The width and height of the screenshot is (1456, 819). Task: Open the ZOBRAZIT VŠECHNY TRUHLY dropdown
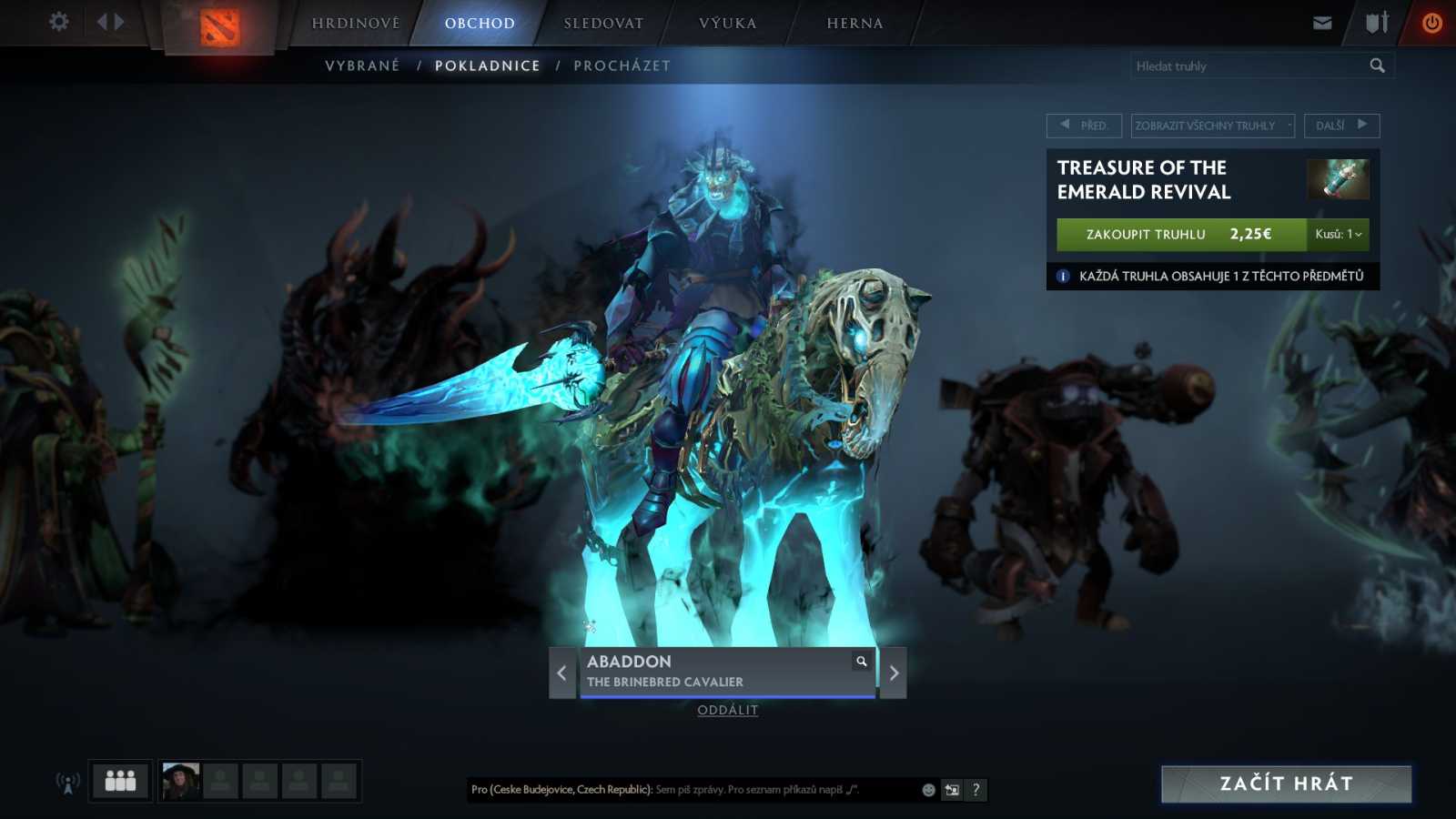tap(1211, 126)
